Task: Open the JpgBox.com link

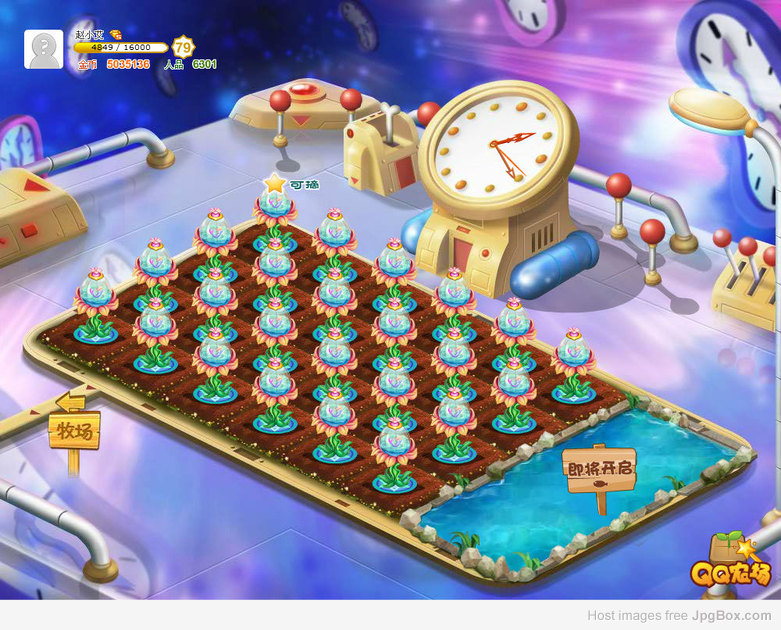Action: point(731,616)
